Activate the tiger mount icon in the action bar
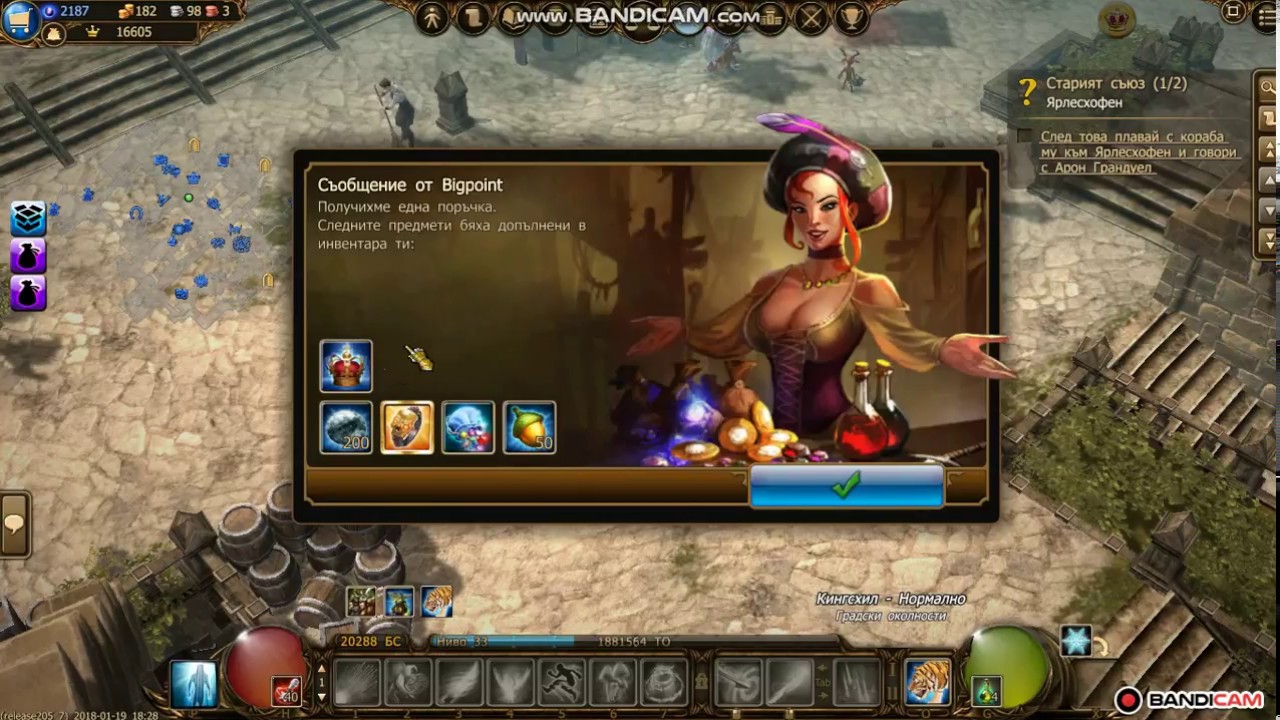This screenshot has height=720, width=1280. click(x=927, y=682)
